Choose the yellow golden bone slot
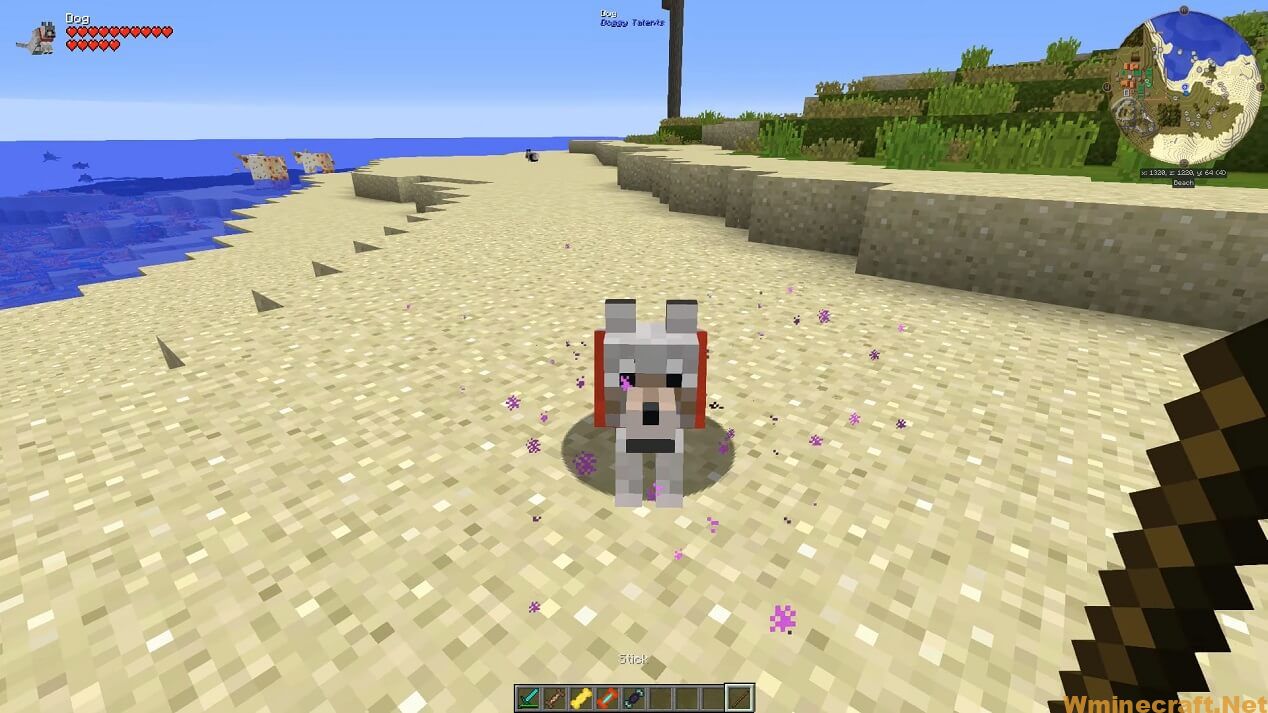The image size is (1268, 713). click(581, 698)
